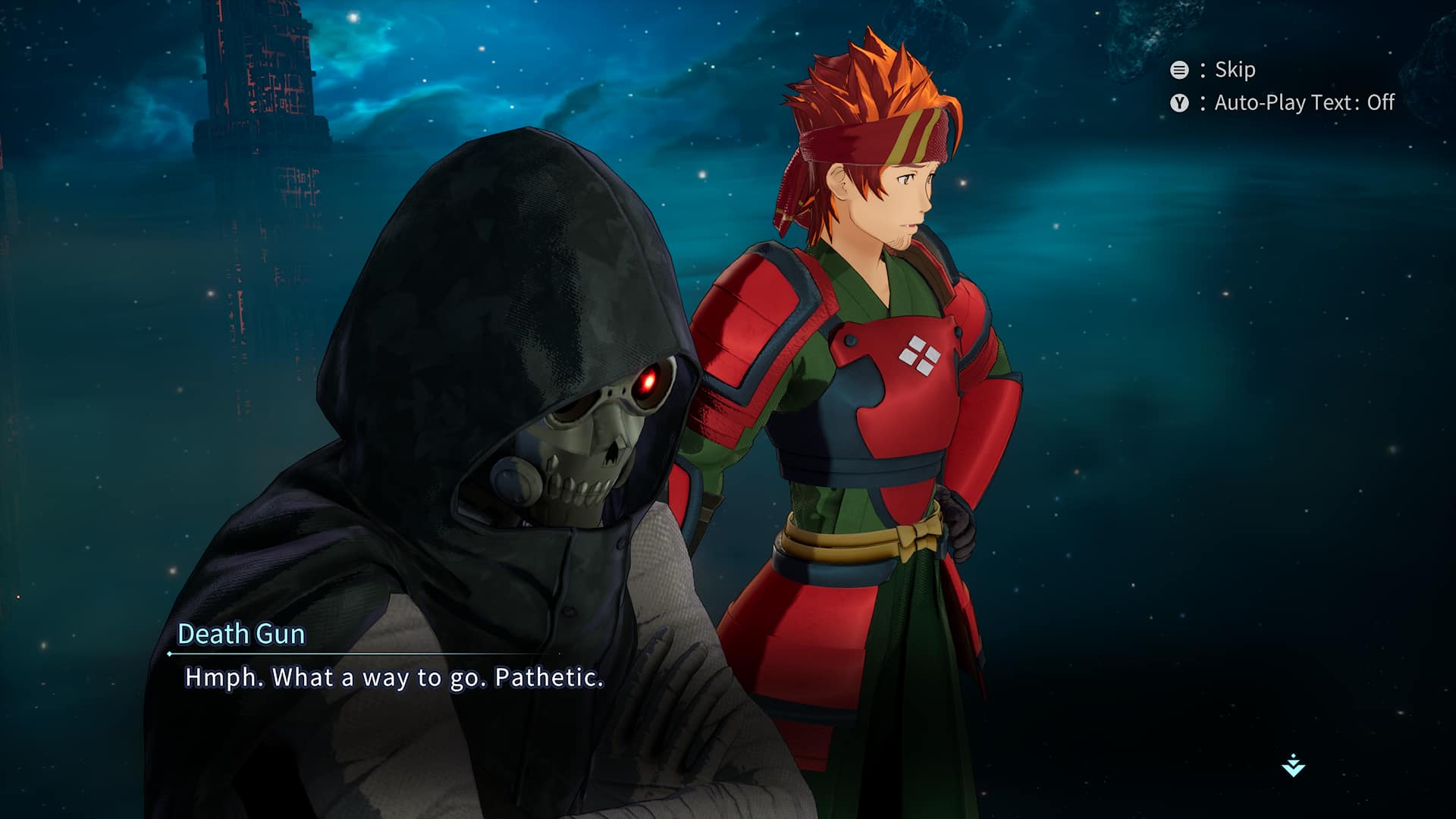Image resolution: width=1456 pixels, height=819 pixels.
Task: Click the red headband on the samurai character
Action: [872, 136]
